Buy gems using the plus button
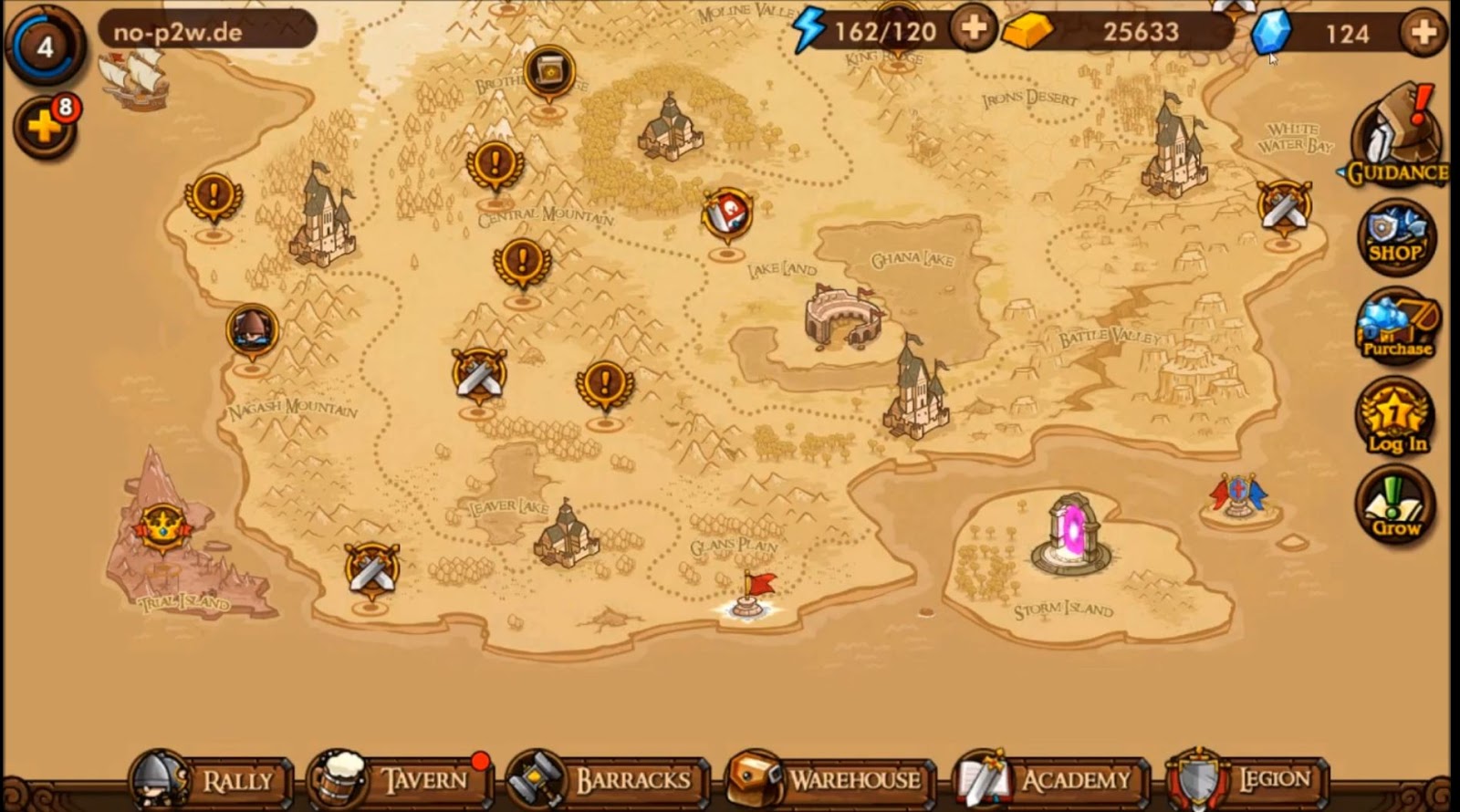 pyautogui.click(x=1422, y=33)
